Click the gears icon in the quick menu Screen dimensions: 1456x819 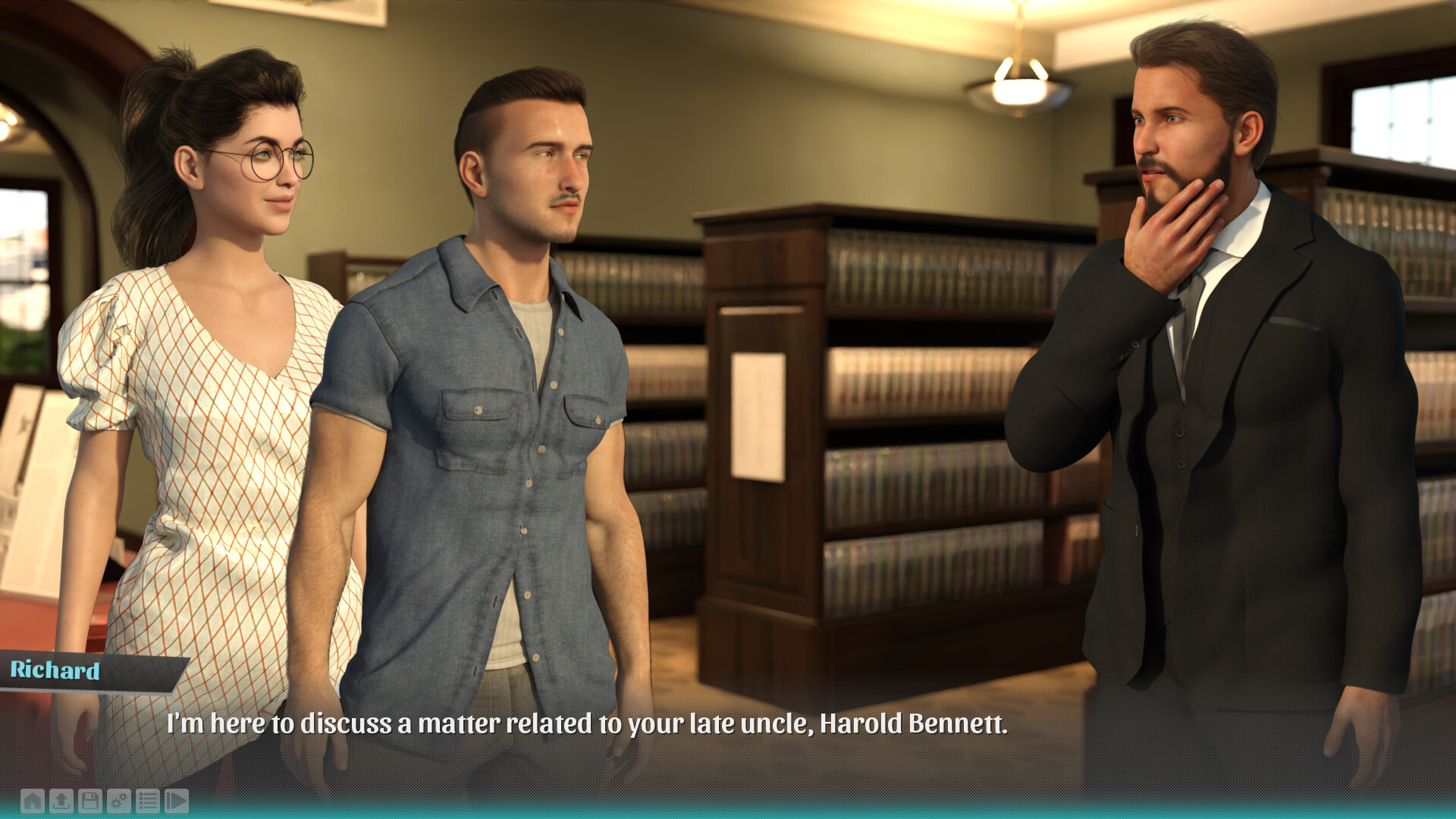(x=119, y=801)
